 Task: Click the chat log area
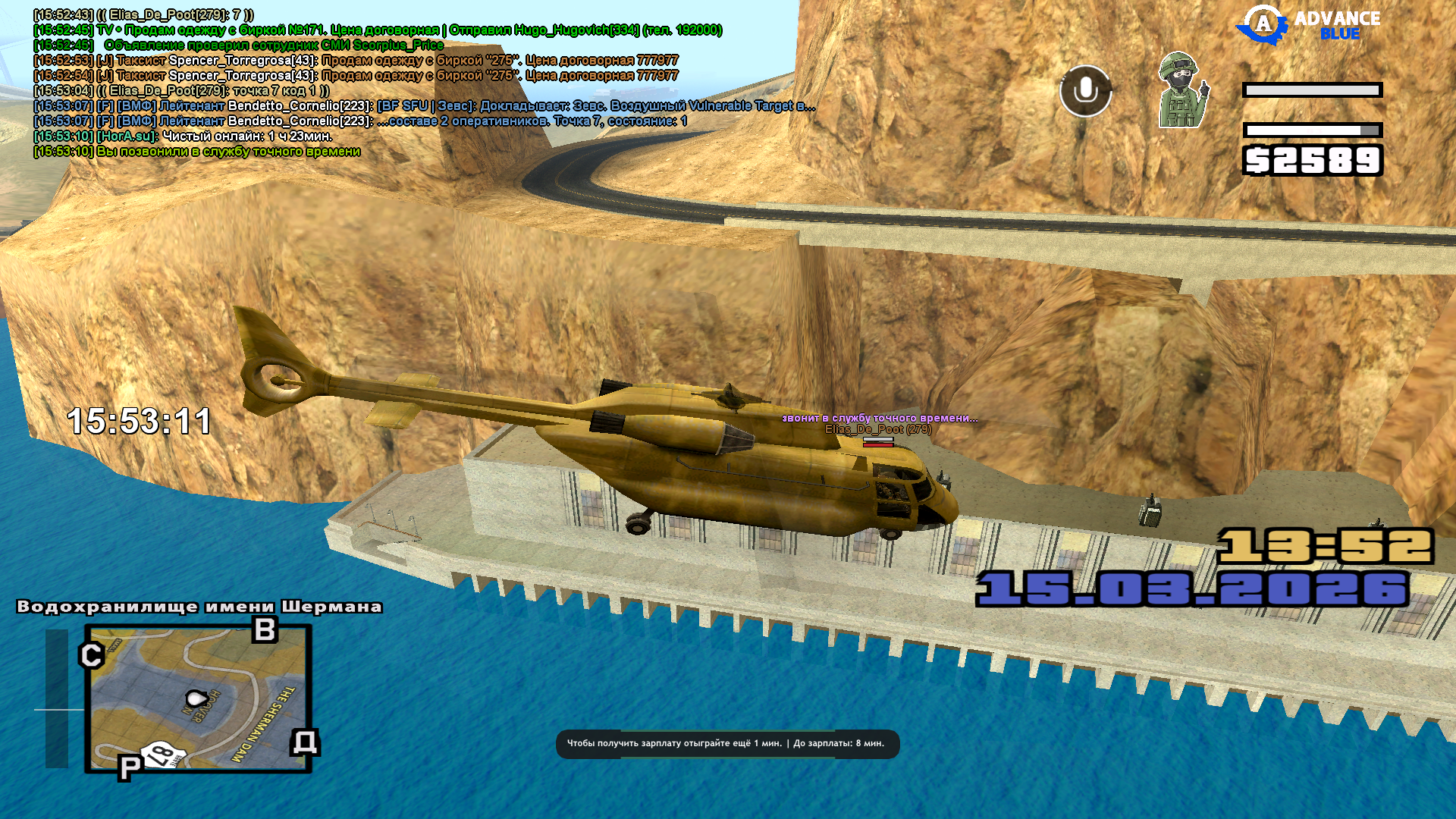click(379, 83)
